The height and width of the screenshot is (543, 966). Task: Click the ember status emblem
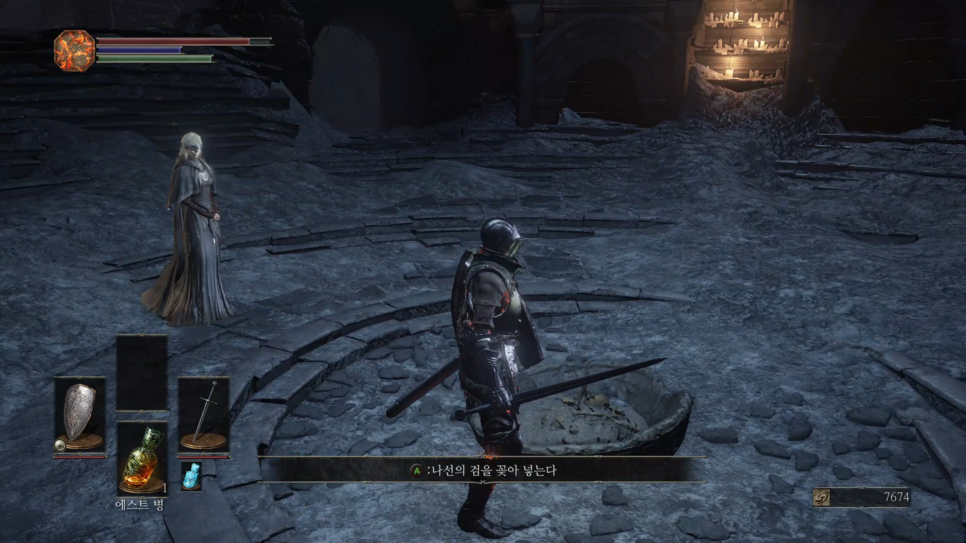coord(74,49)
